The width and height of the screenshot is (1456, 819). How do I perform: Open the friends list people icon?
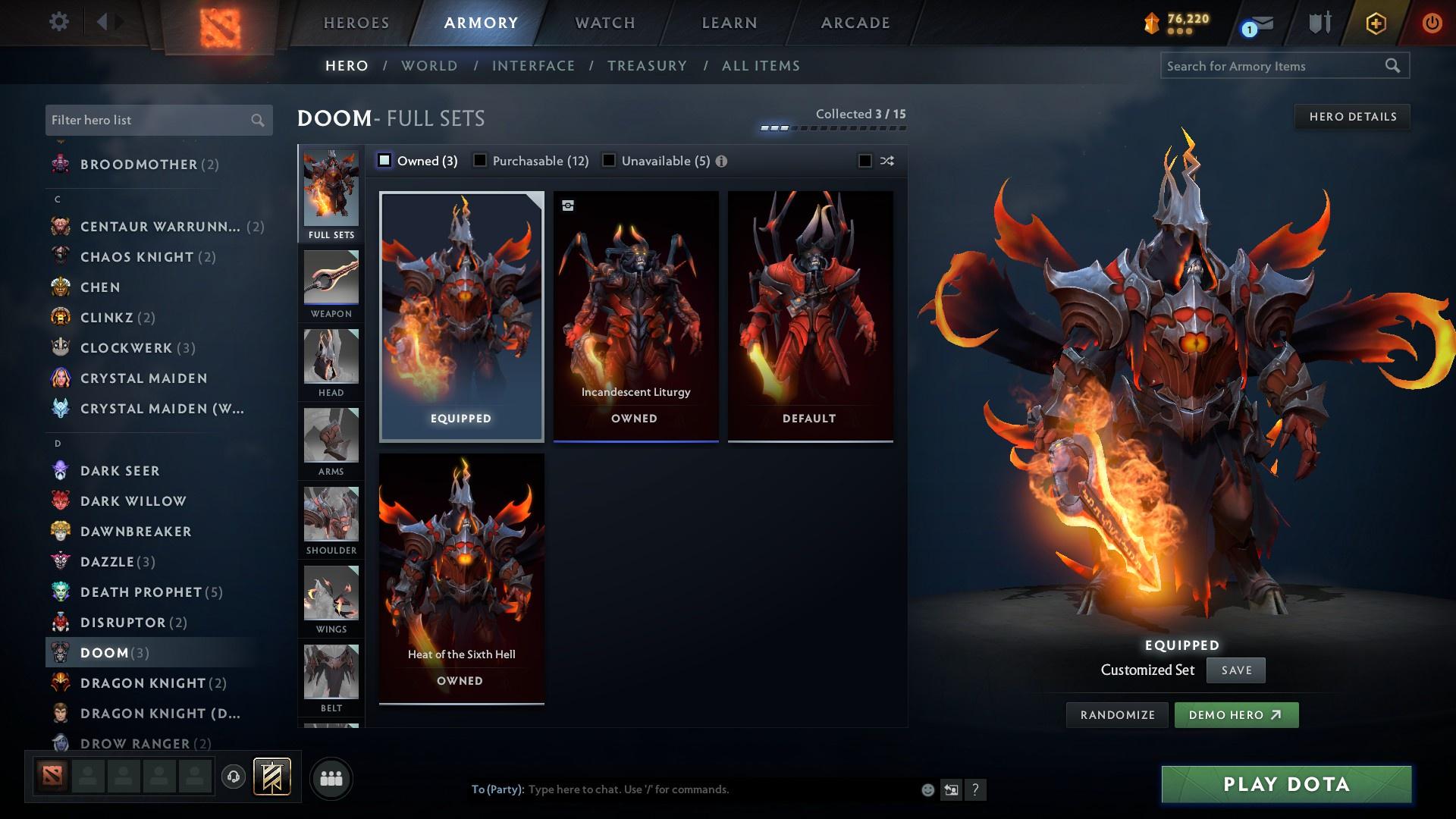click(x=331, y=778)
